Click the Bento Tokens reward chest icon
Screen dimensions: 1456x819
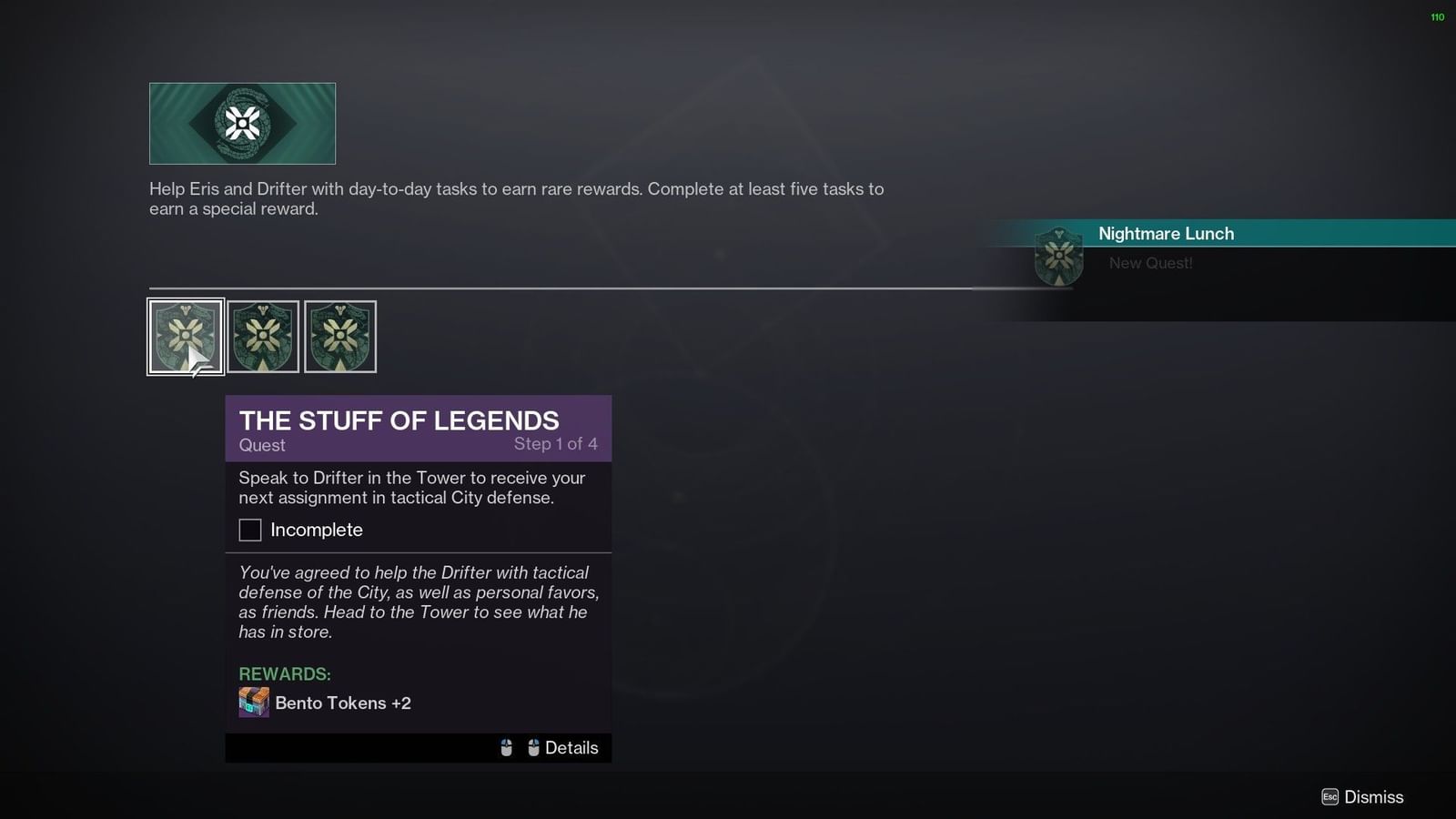pos(254,703)
